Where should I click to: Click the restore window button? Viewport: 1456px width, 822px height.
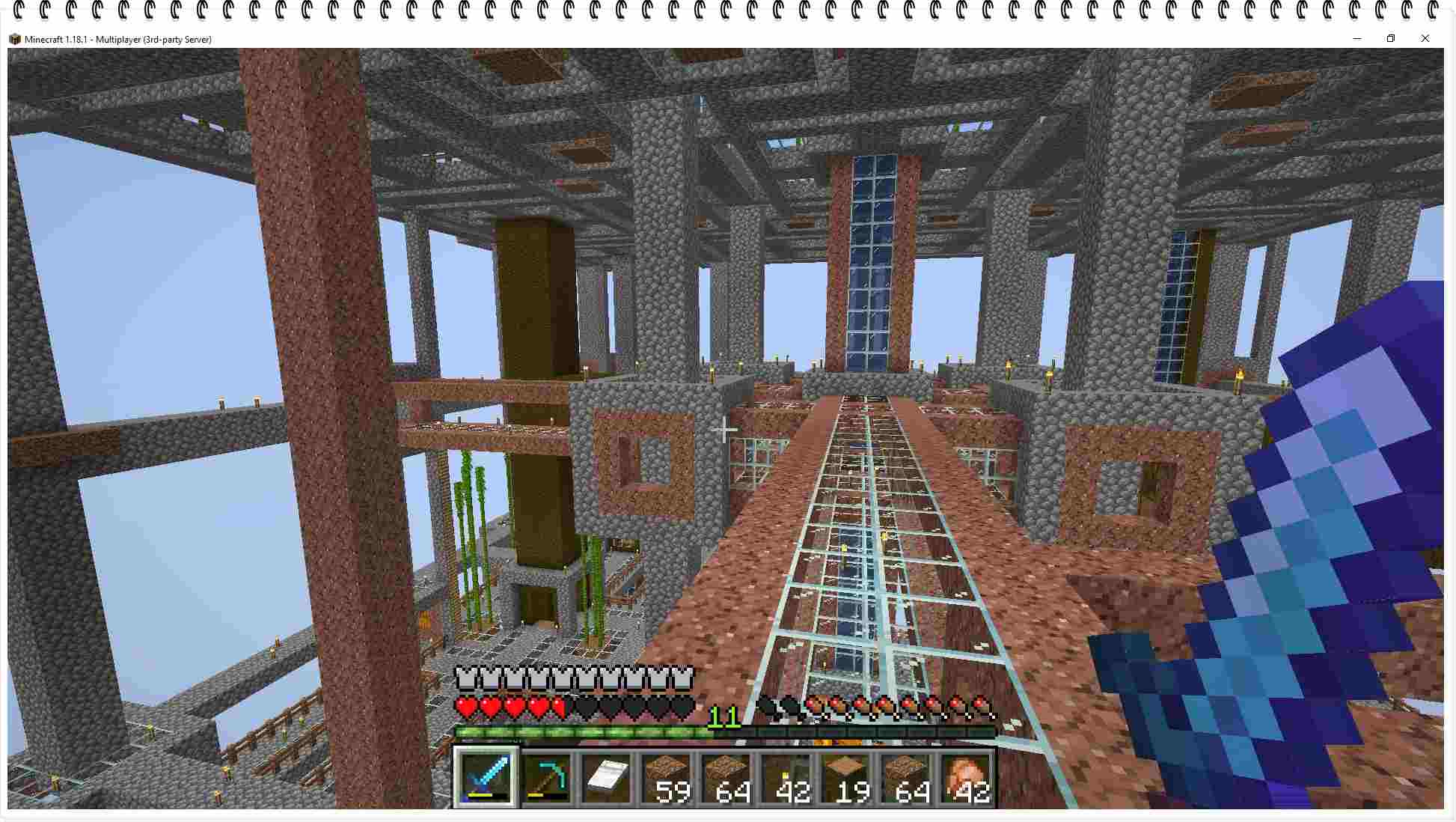(1392, 38)
